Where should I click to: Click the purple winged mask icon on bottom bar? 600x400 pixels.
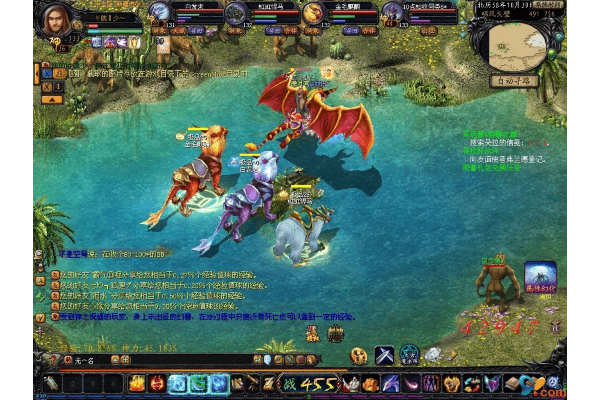[492, 384]
